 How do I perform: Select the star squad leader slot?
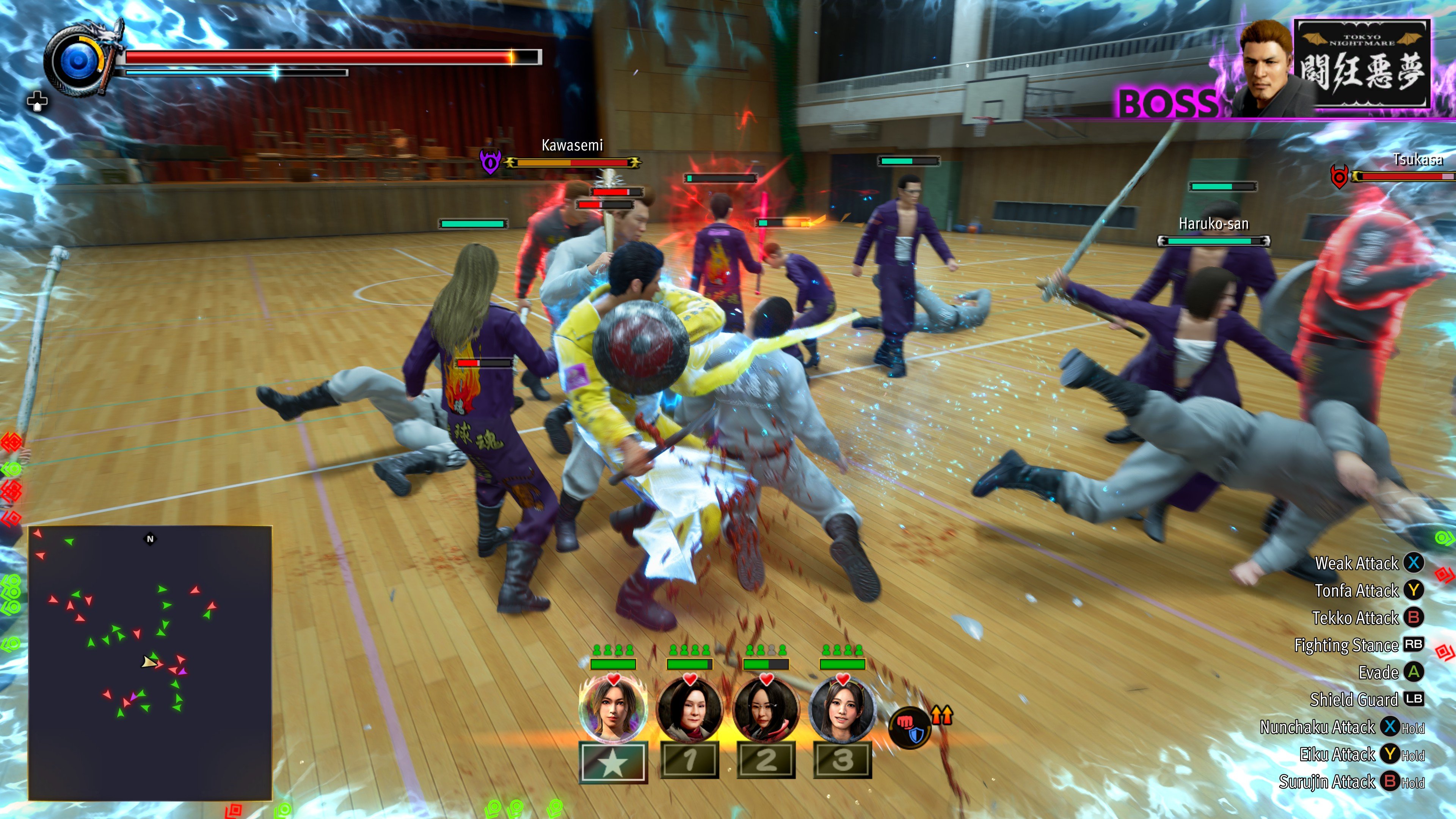point(613,763)
